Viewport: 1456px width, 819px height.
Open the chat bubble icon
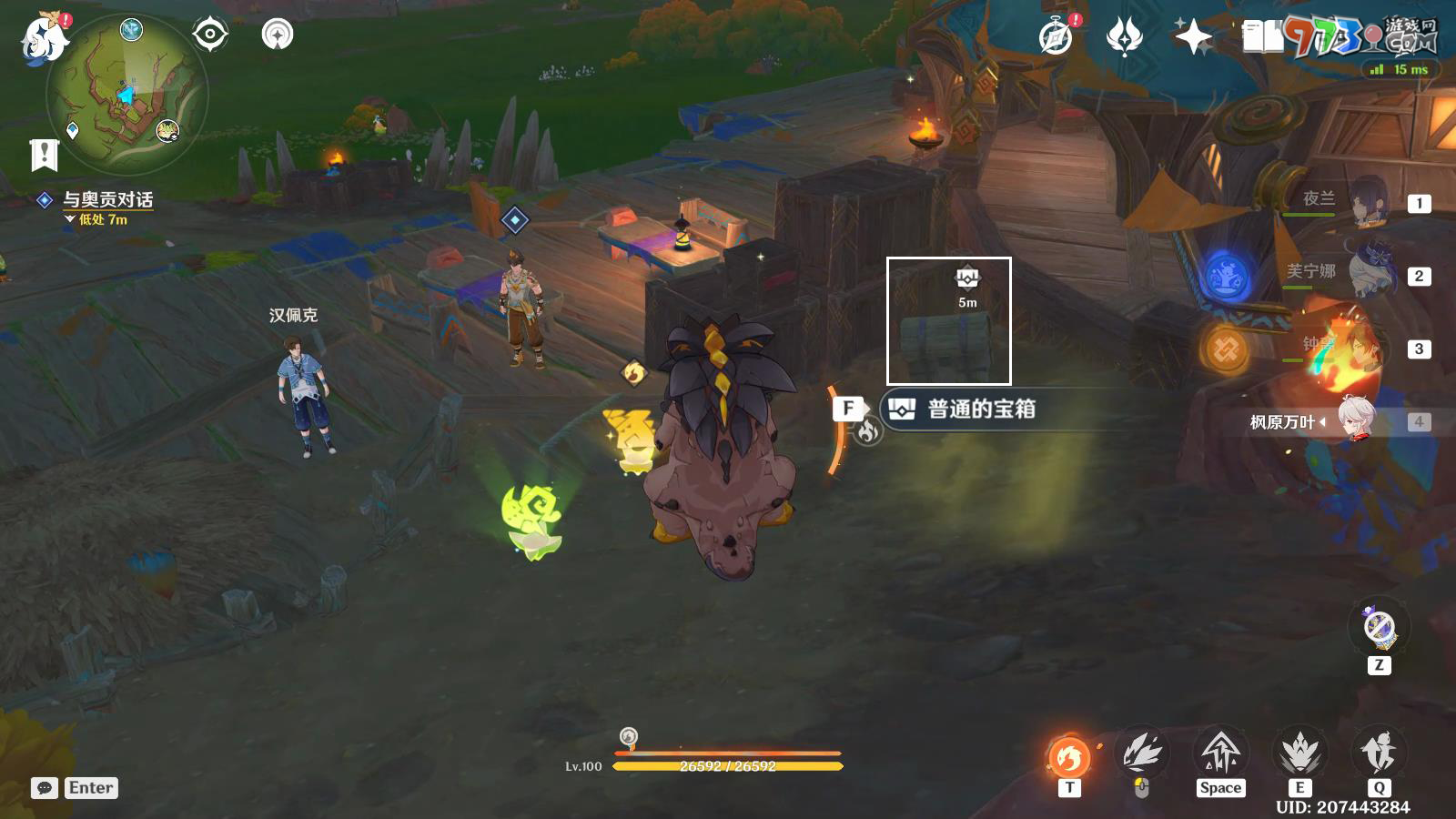point(45,788)
